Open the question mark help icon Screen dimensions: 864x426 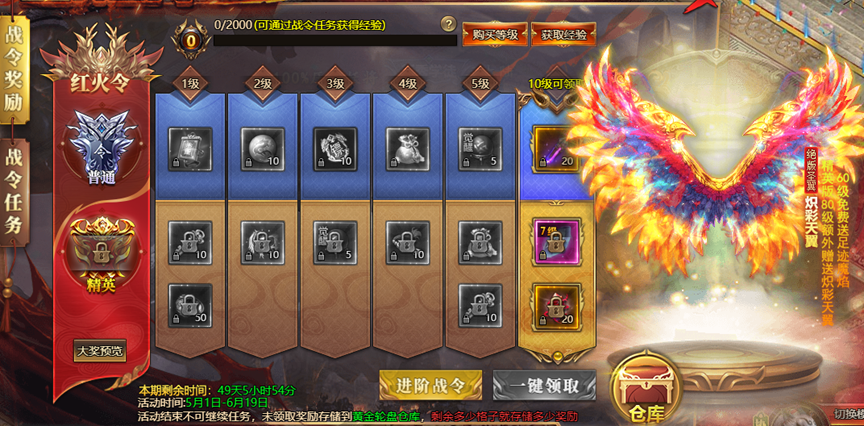[448, 24]
